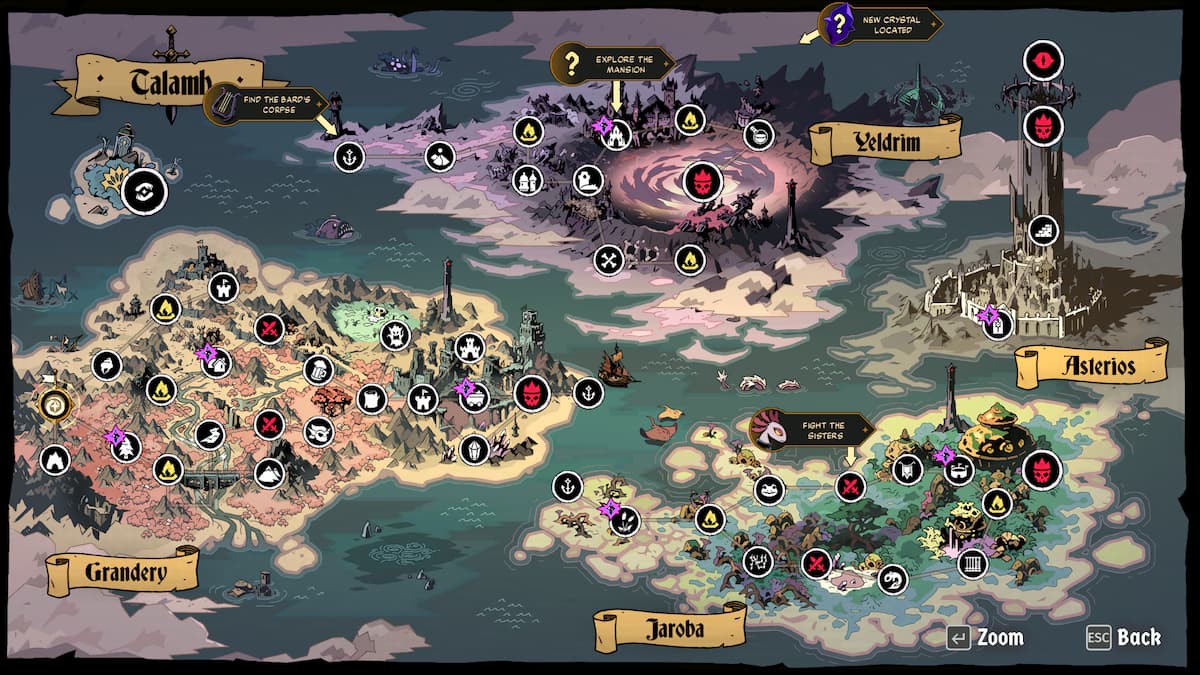Click the Back button
Screen dimensions: 1200x675
(x=1124, y=637)
